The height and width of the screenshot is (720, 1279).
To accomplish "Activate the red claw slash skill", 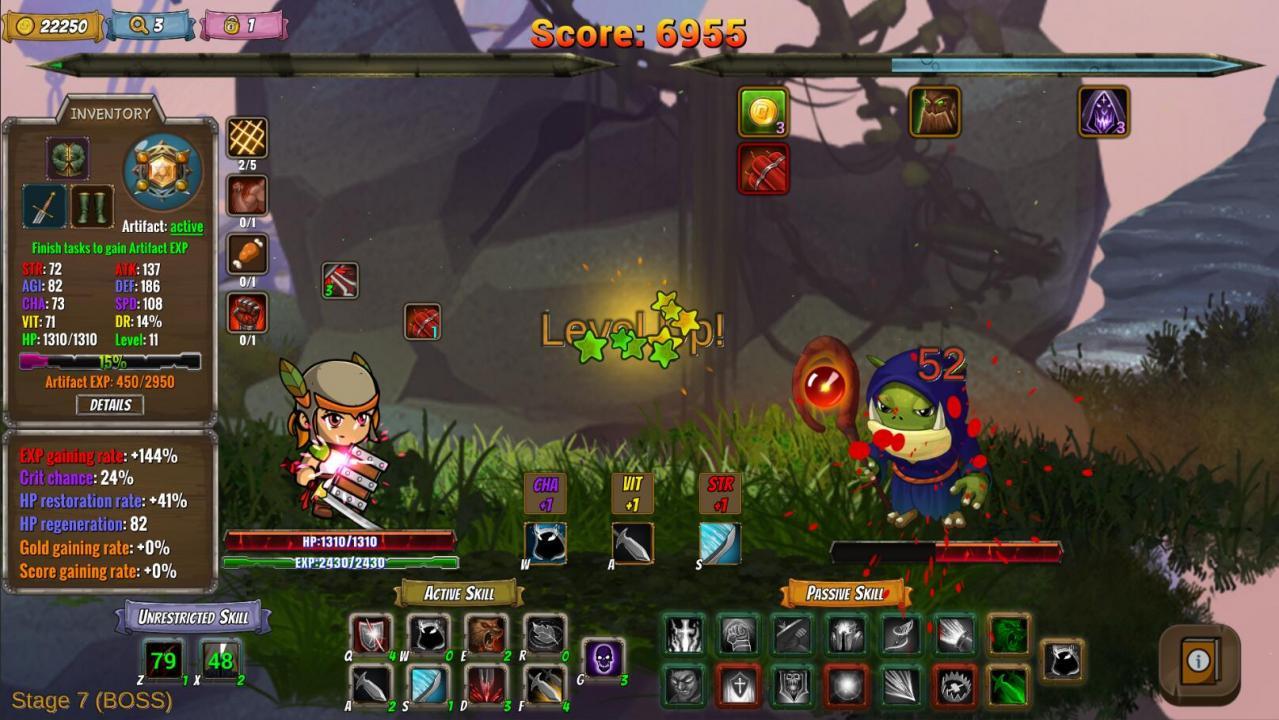I will click(487, 685).
